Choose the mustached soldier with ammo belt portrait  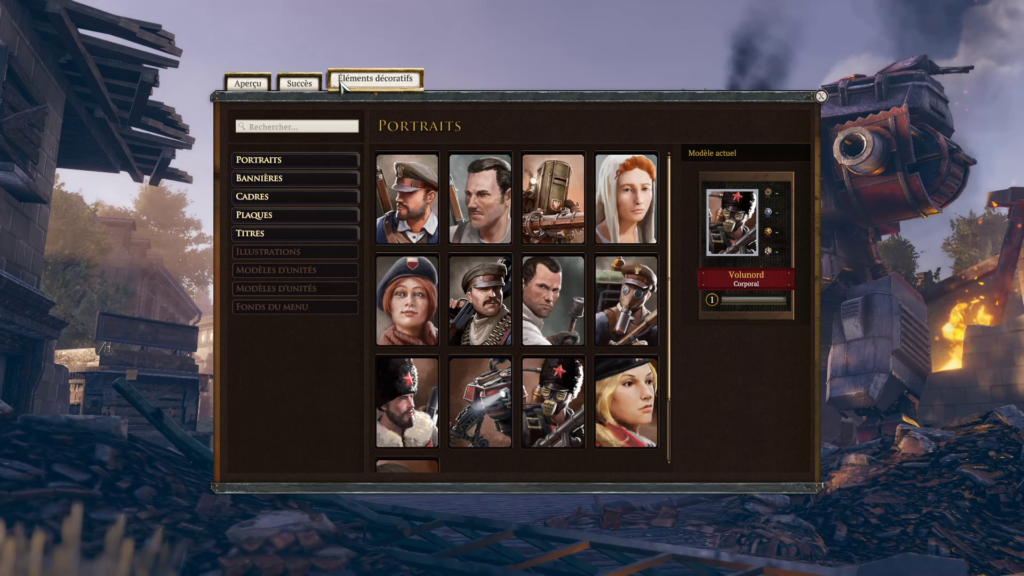480,300
